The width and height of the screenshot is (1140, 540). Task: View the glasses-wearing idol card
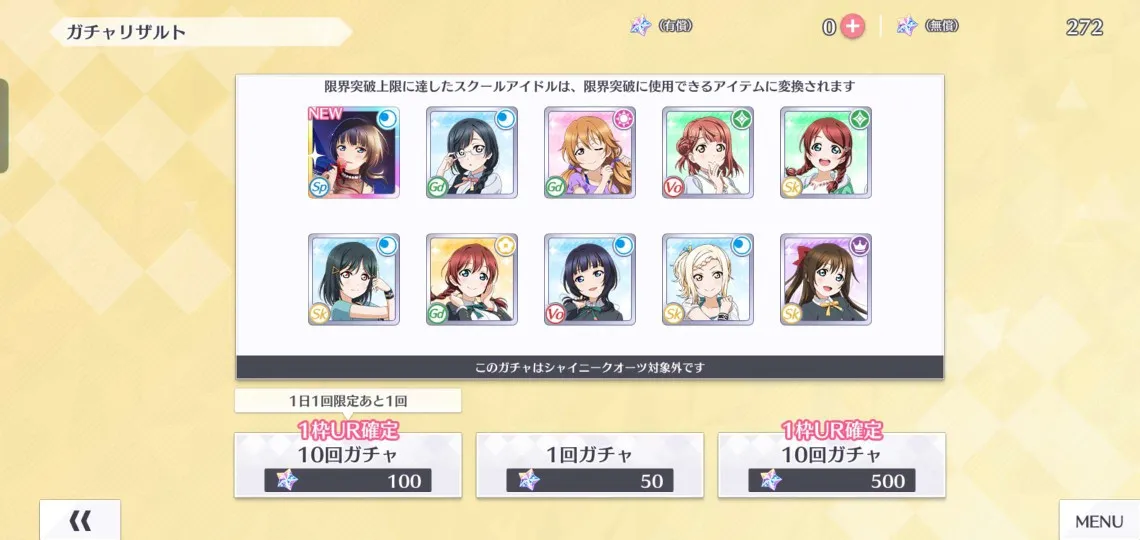pyautogui.click(x=472, y=152)
